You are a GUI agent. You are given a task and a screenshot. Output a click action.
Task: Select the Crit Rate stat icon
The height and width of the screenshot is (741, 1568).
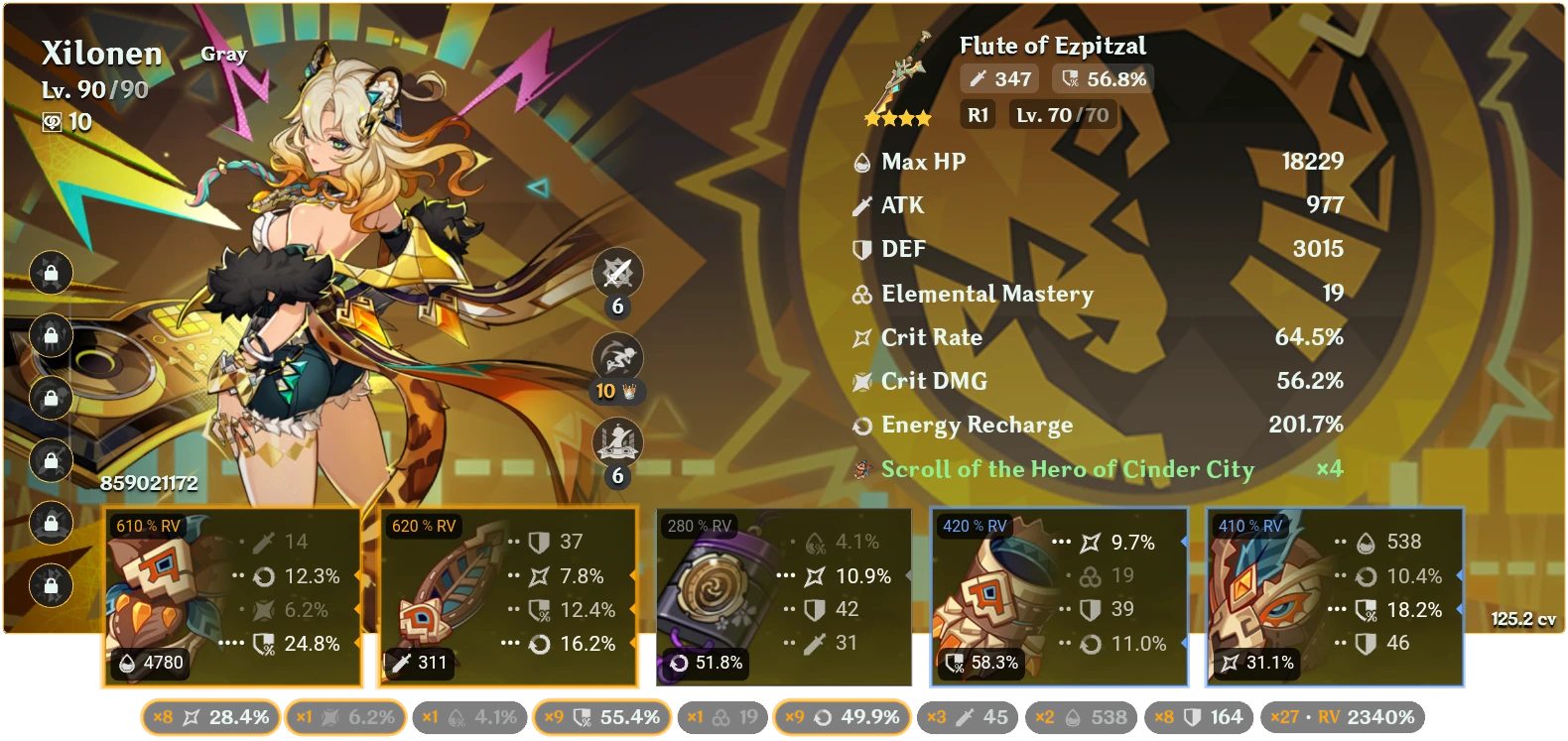(x=859, y=337)
